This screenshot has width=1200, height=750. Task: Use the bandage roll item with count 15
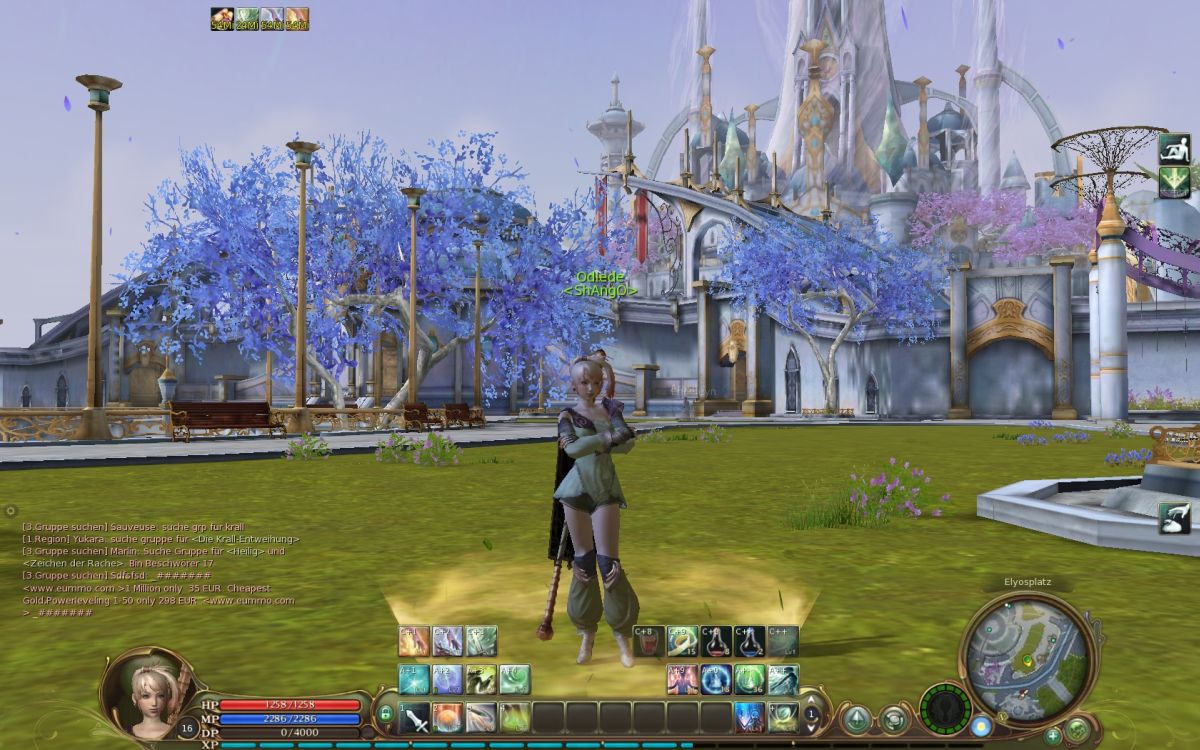pyautogui.click(x=682, y=641)
